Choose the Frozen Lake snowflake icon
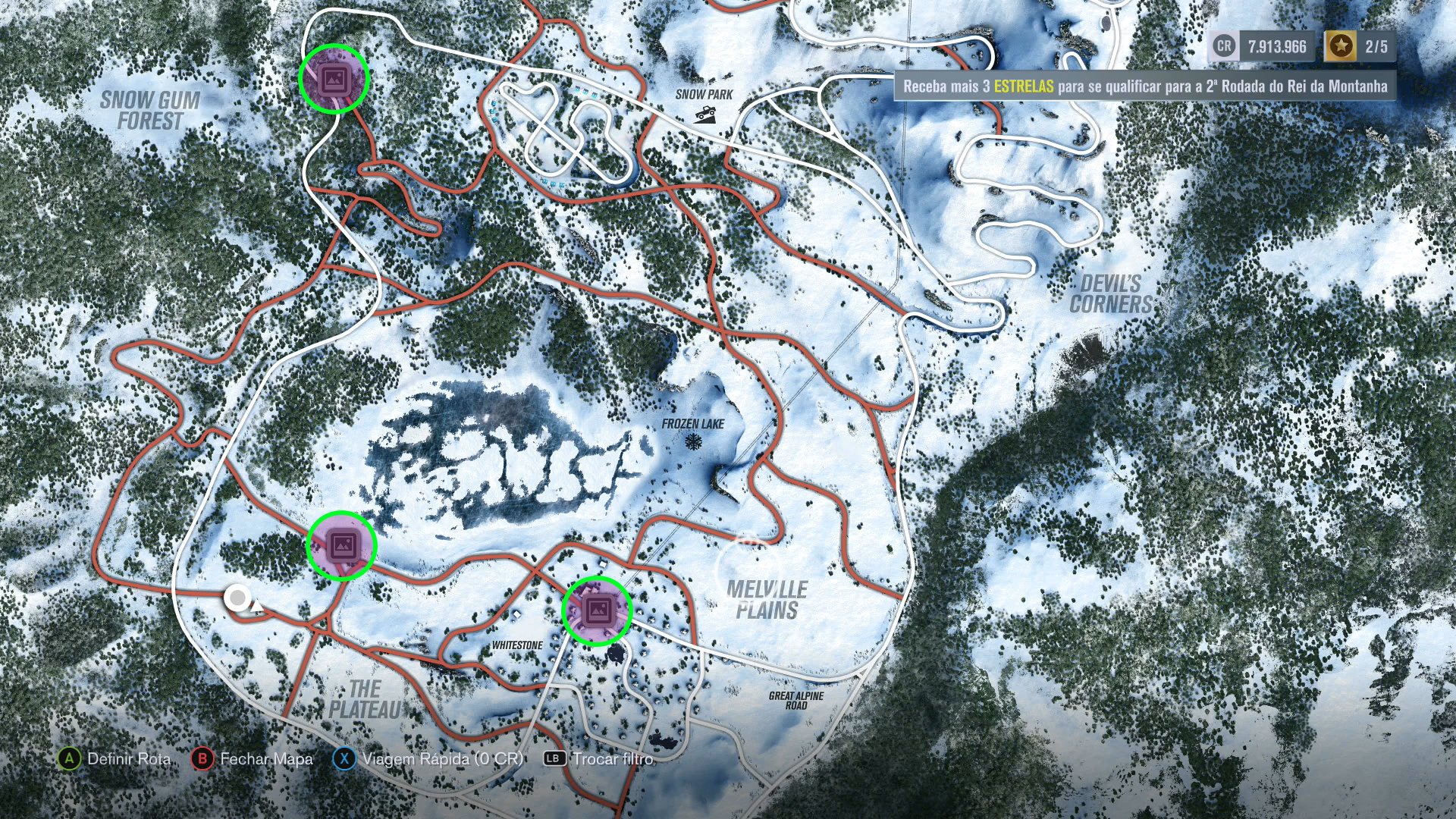The image size is (1456, 819). 693,441
